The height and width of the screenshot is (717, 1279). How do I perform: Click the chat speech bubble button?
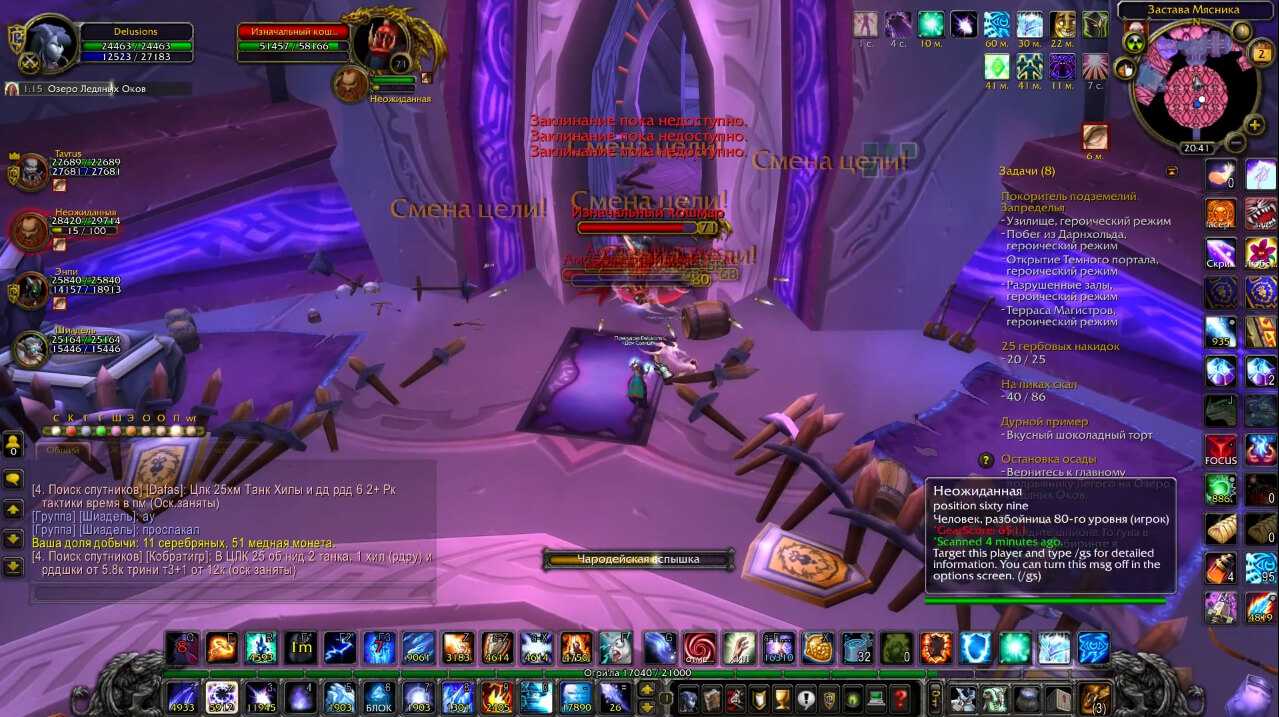pos(13,479)
